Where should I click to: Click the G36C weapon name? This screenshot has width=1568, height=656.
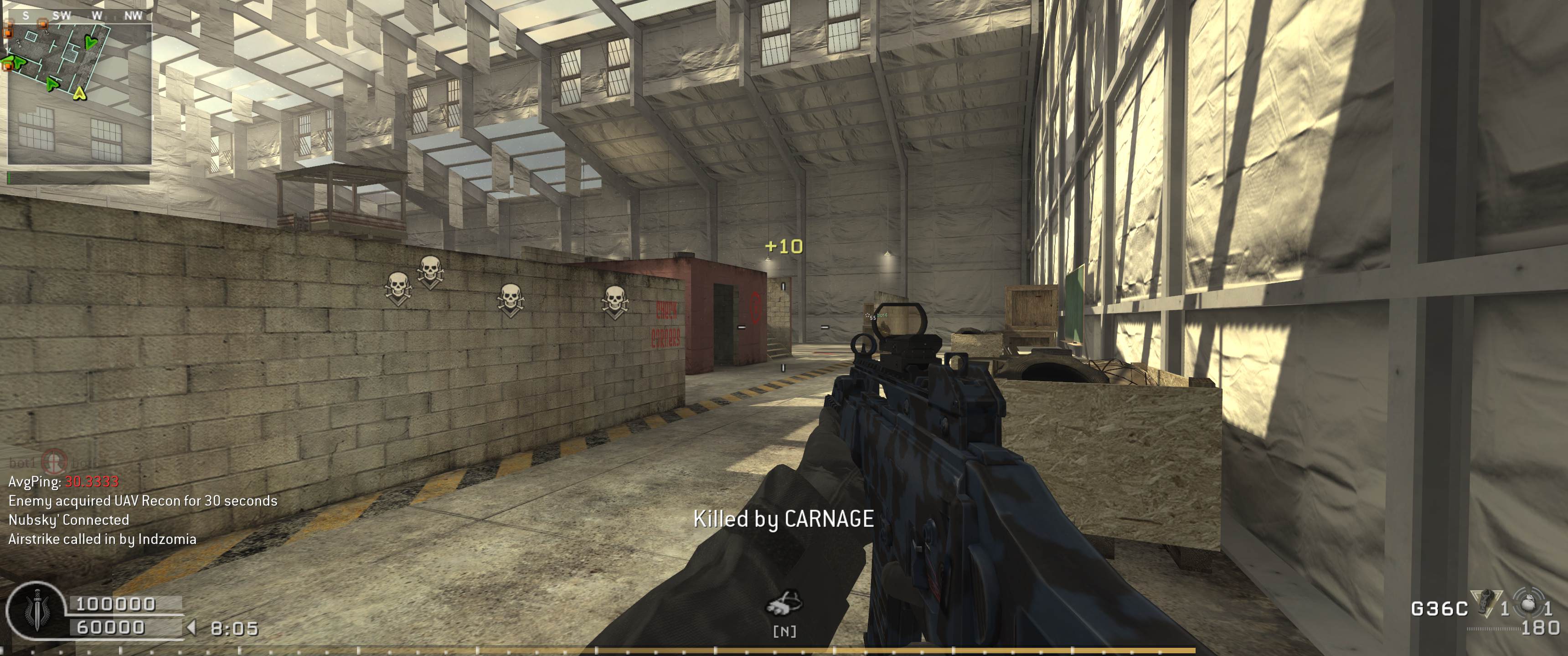pyautogui.click(x=1439, y=609)
